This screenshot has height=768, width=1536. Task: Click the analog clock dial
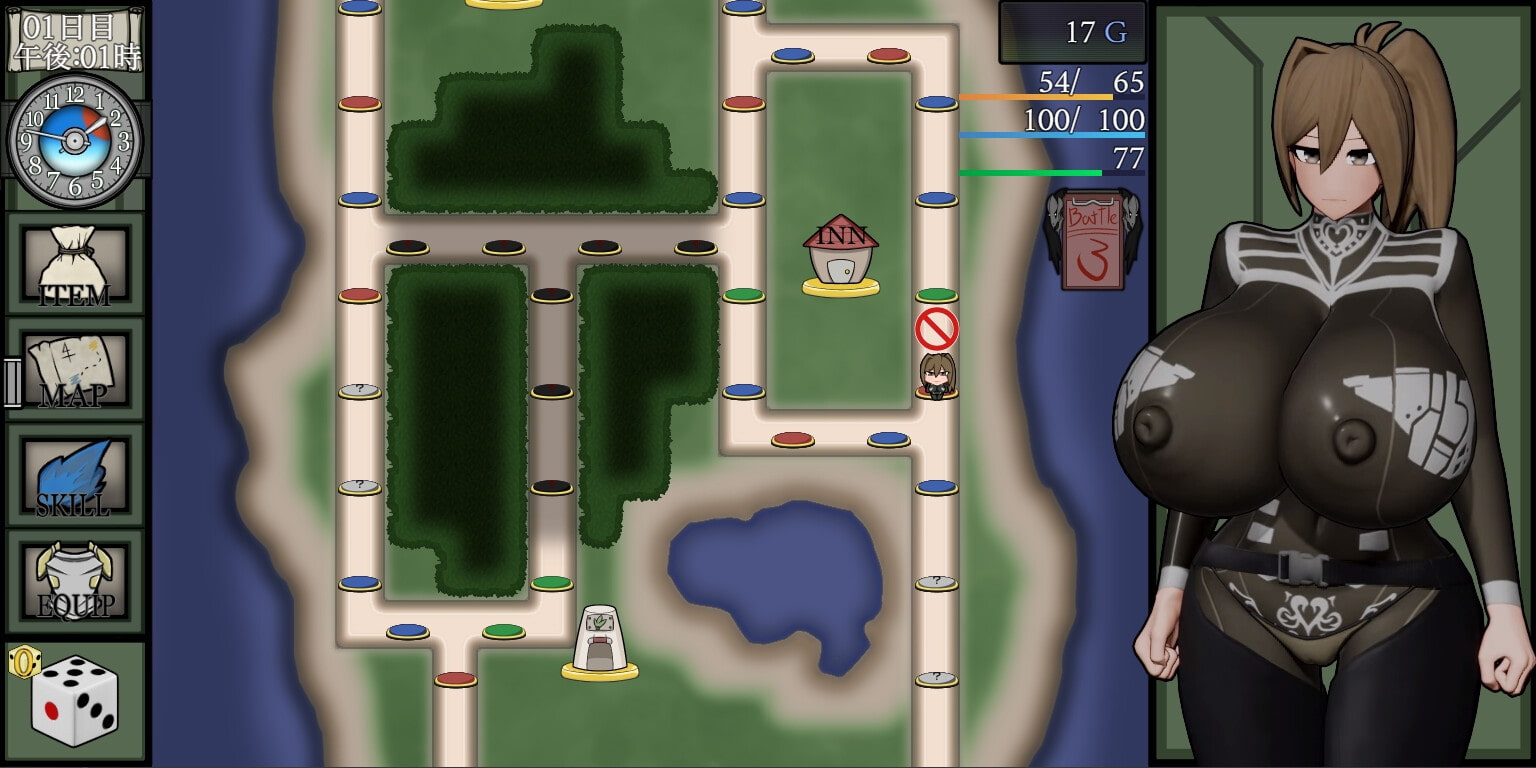click(x=74, y=141)
